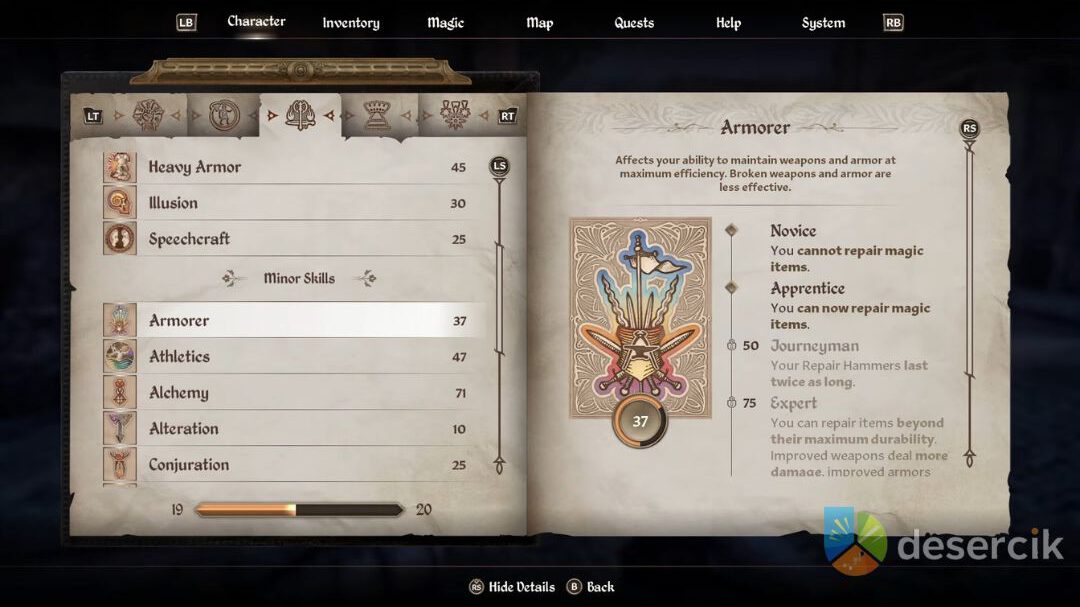
Task: Choose the Alchemy skill
Action: click(290, 393)
